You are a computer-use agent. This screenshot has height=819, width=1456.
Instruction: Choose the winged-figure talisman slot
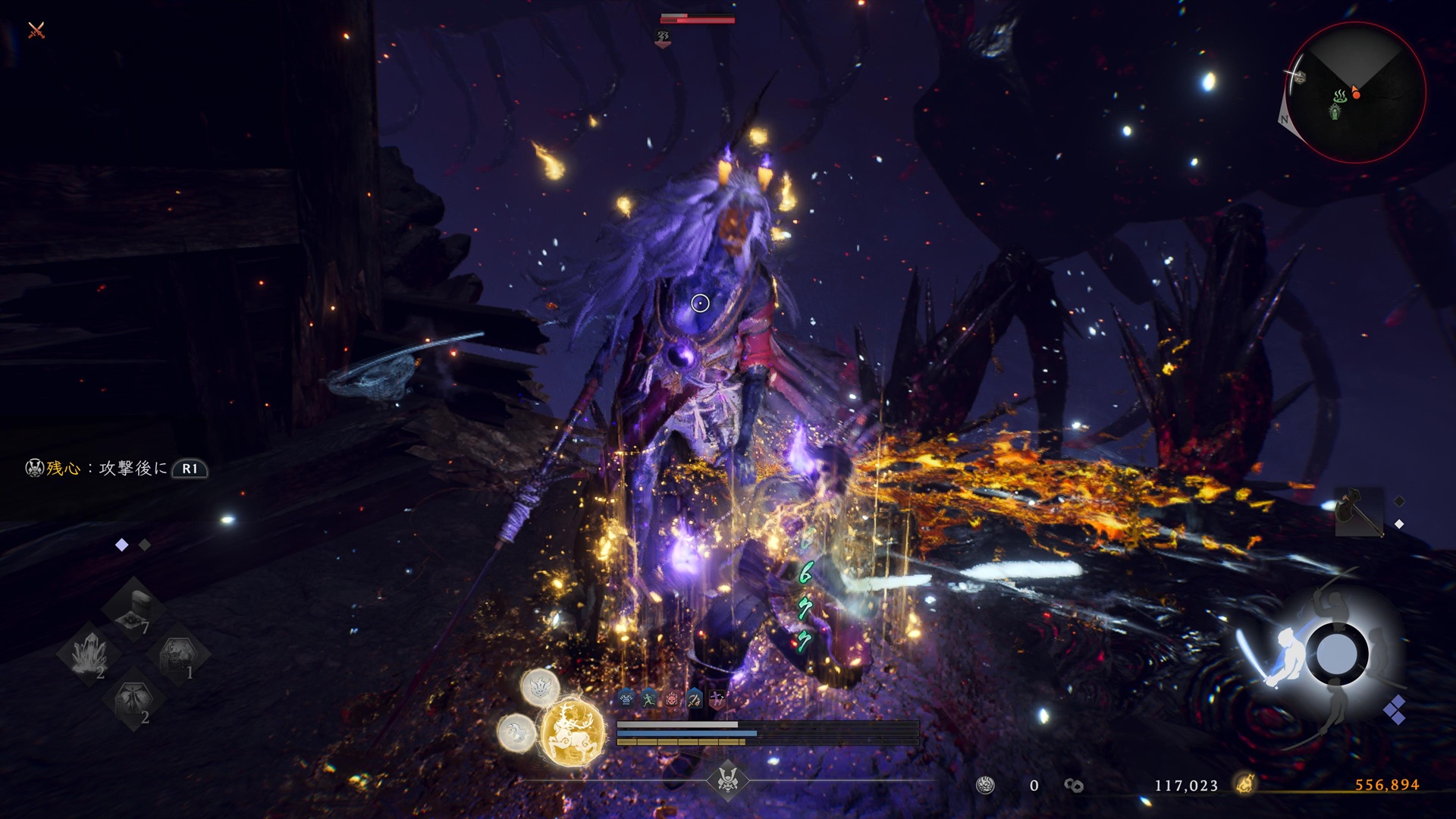134,701
